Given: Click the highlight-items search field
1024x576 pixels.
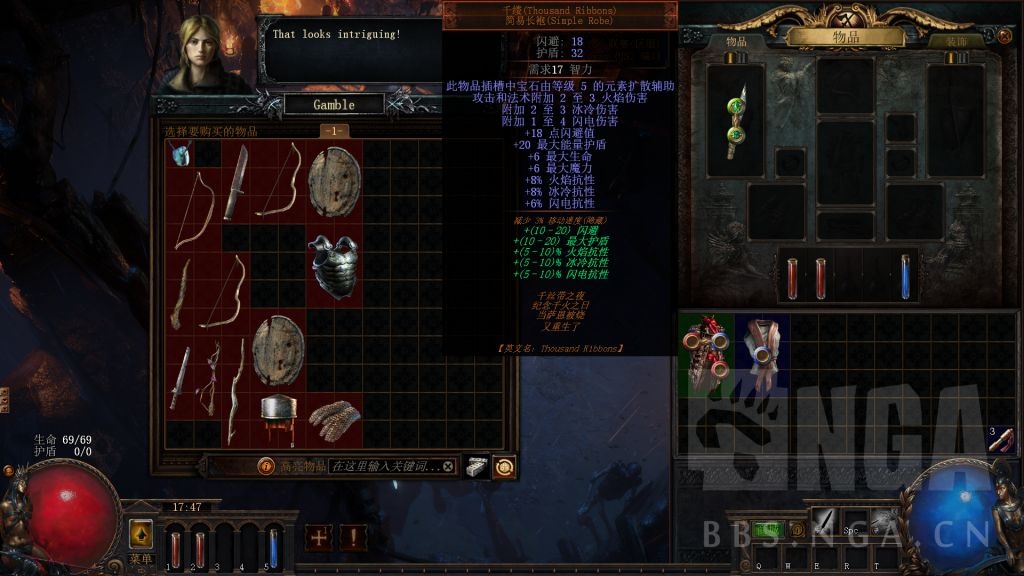Looking at the screenshot, I should click(x=384, y=466).
